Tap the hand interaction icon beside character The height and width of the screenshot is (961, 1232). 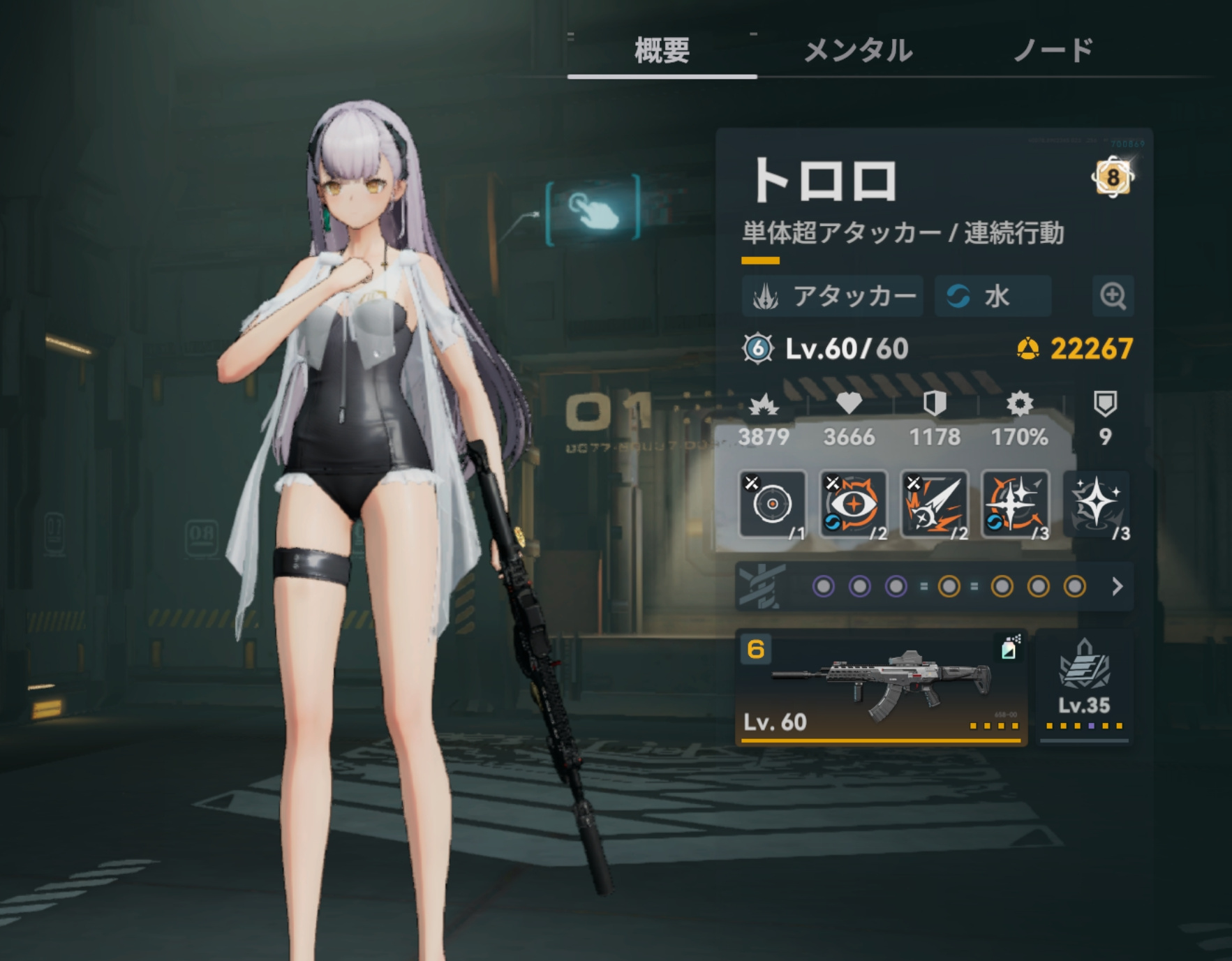[x=593, y=209]
